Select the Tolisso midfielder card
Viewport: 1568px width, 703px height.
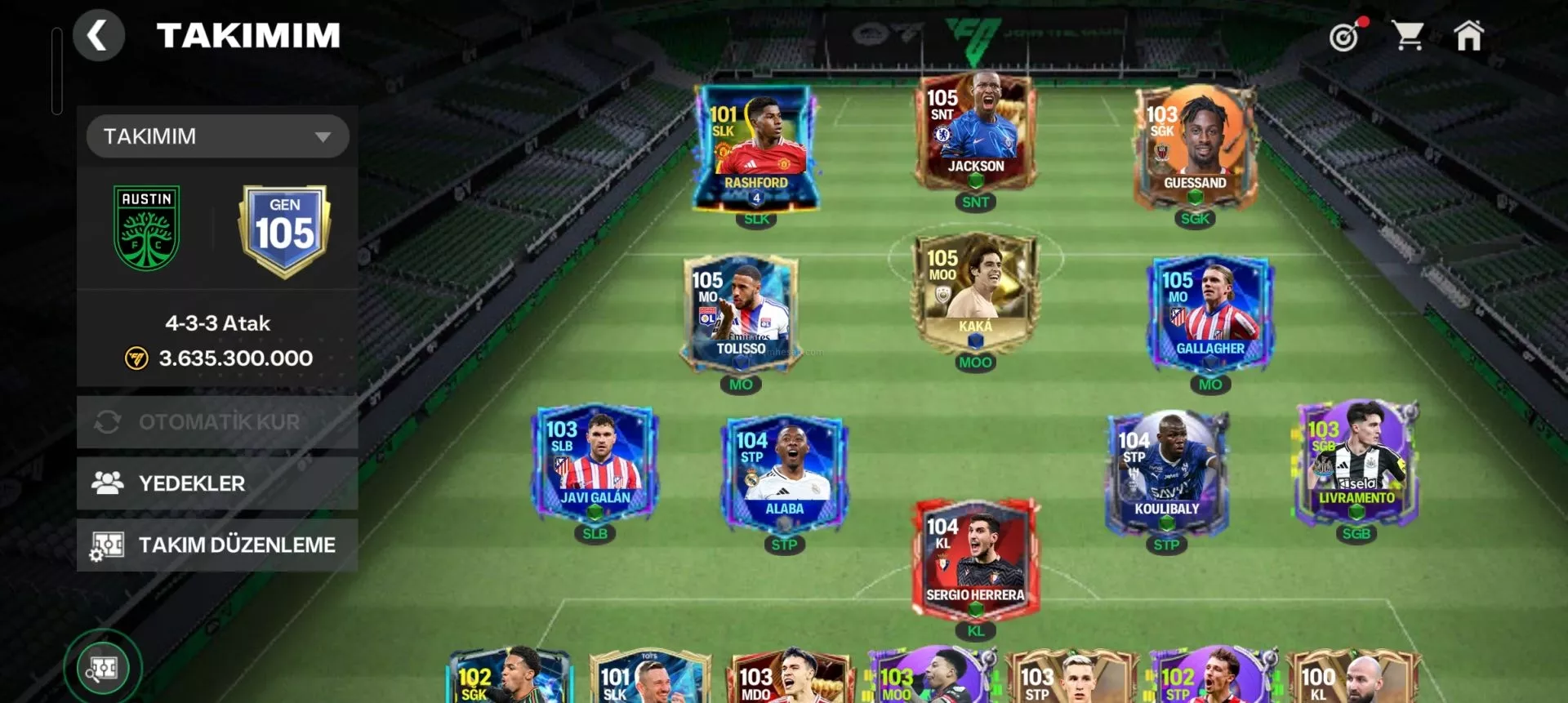741,312
